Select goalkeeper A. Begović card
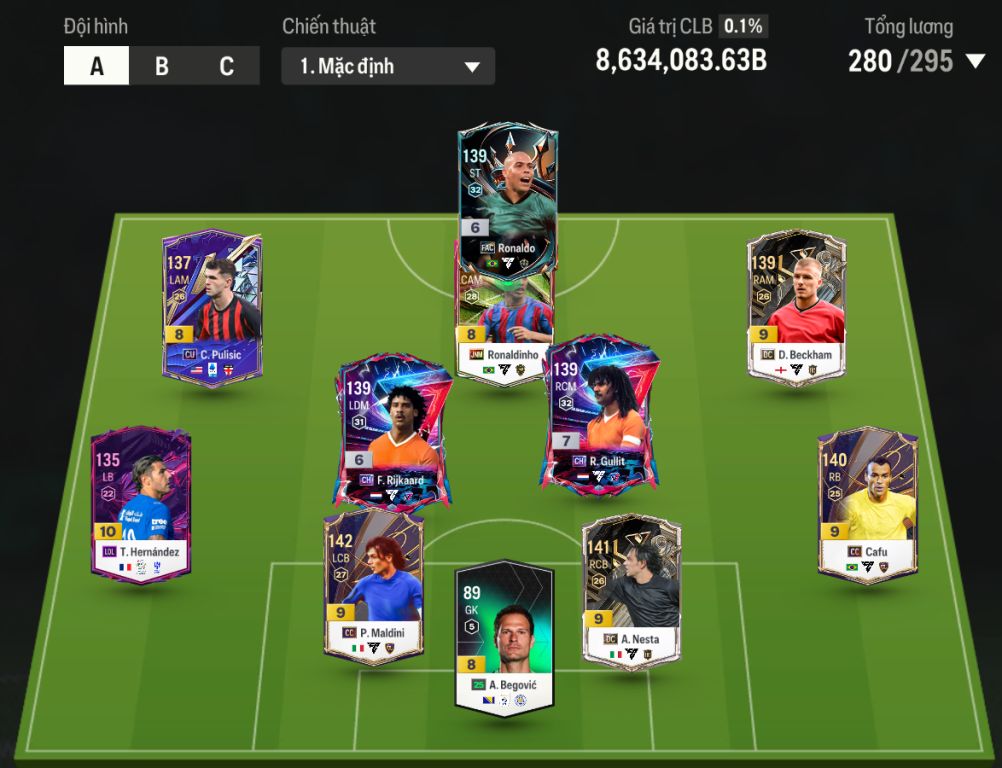The width and height of the screenshot is (1002, 768). coord(504,637)
